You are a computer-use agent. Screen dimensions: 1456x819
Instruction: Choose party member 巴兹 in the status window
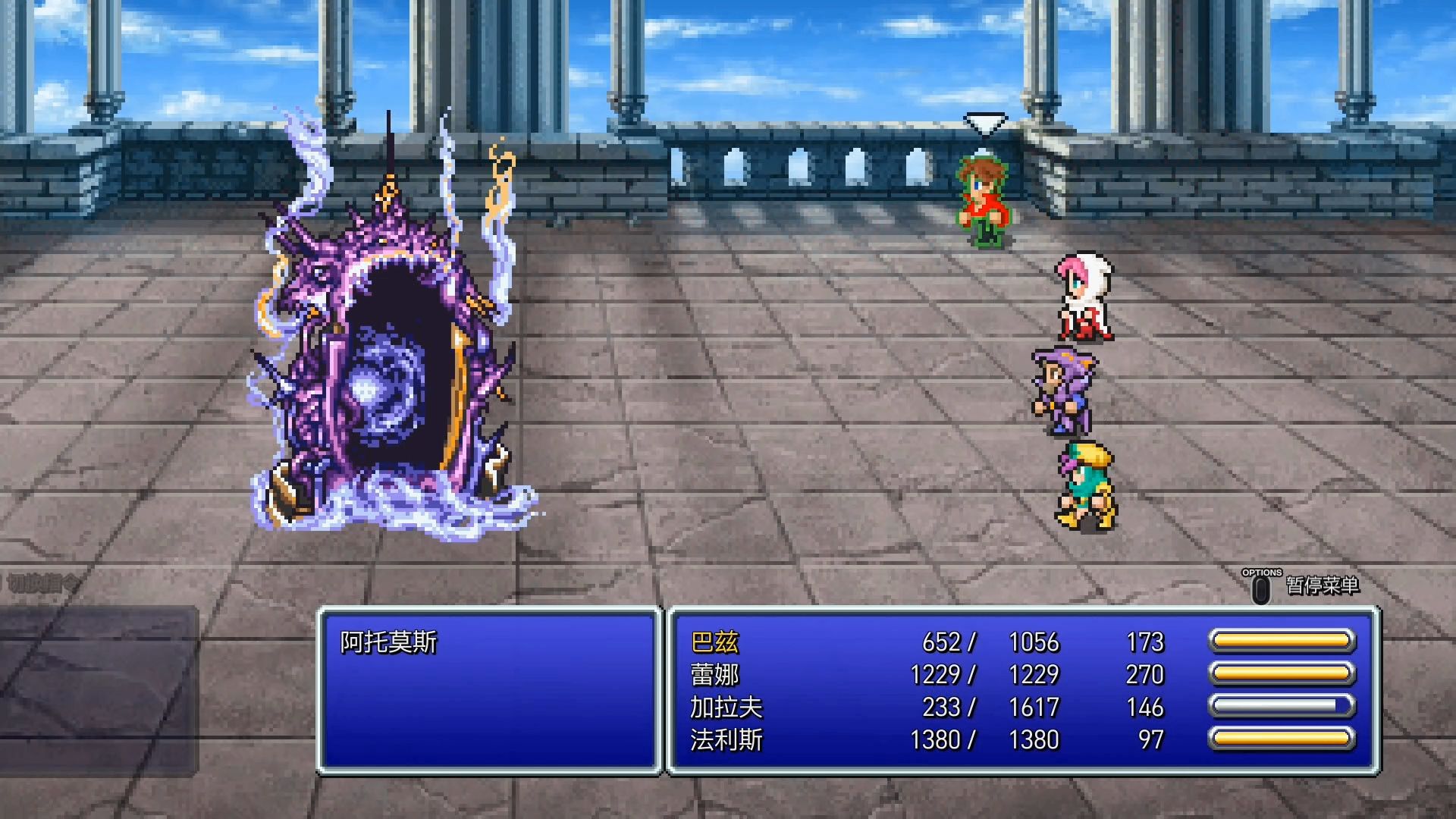coord(714,643)
